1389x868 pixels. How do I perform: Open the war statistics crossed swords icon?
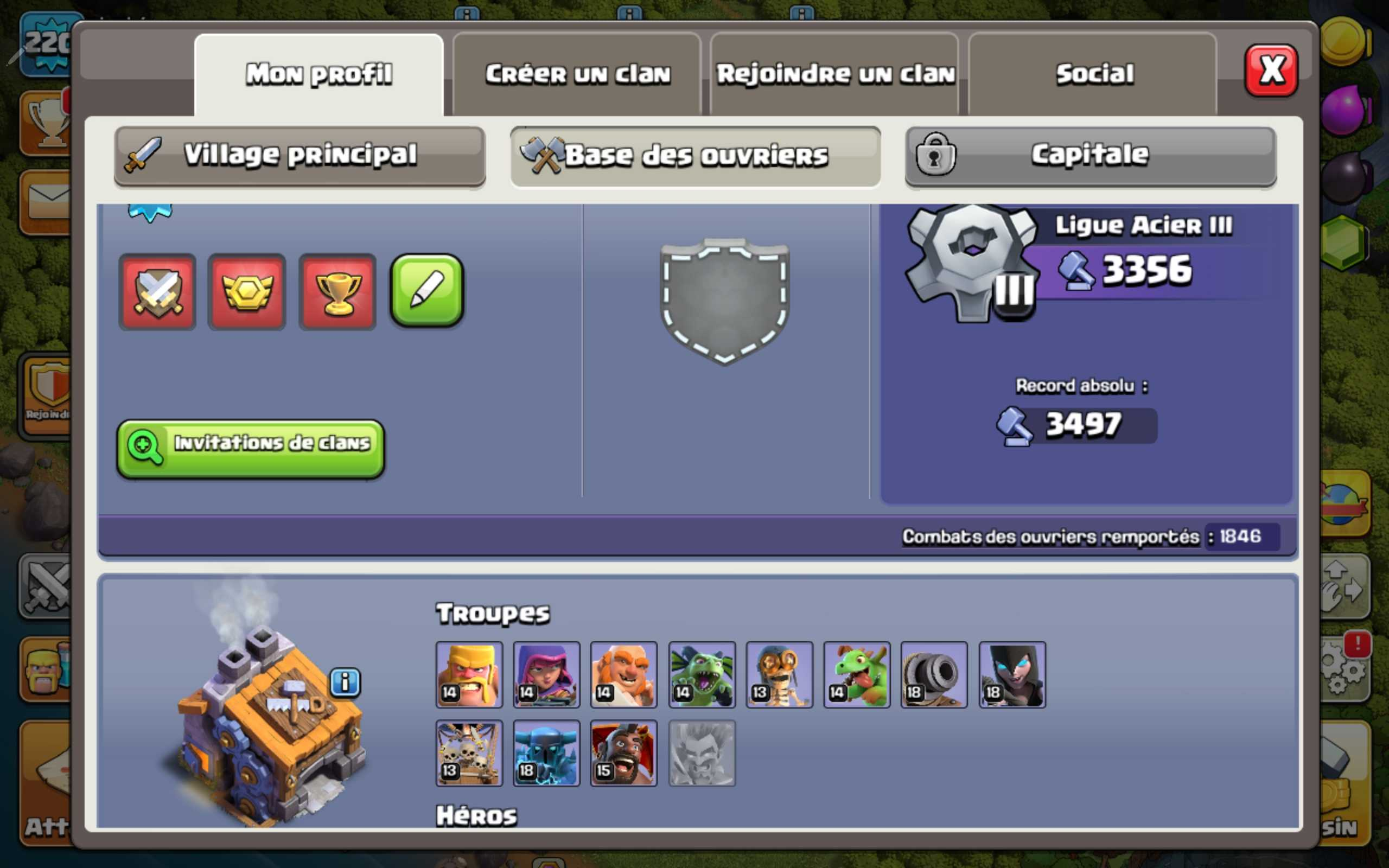pos(158,291)
